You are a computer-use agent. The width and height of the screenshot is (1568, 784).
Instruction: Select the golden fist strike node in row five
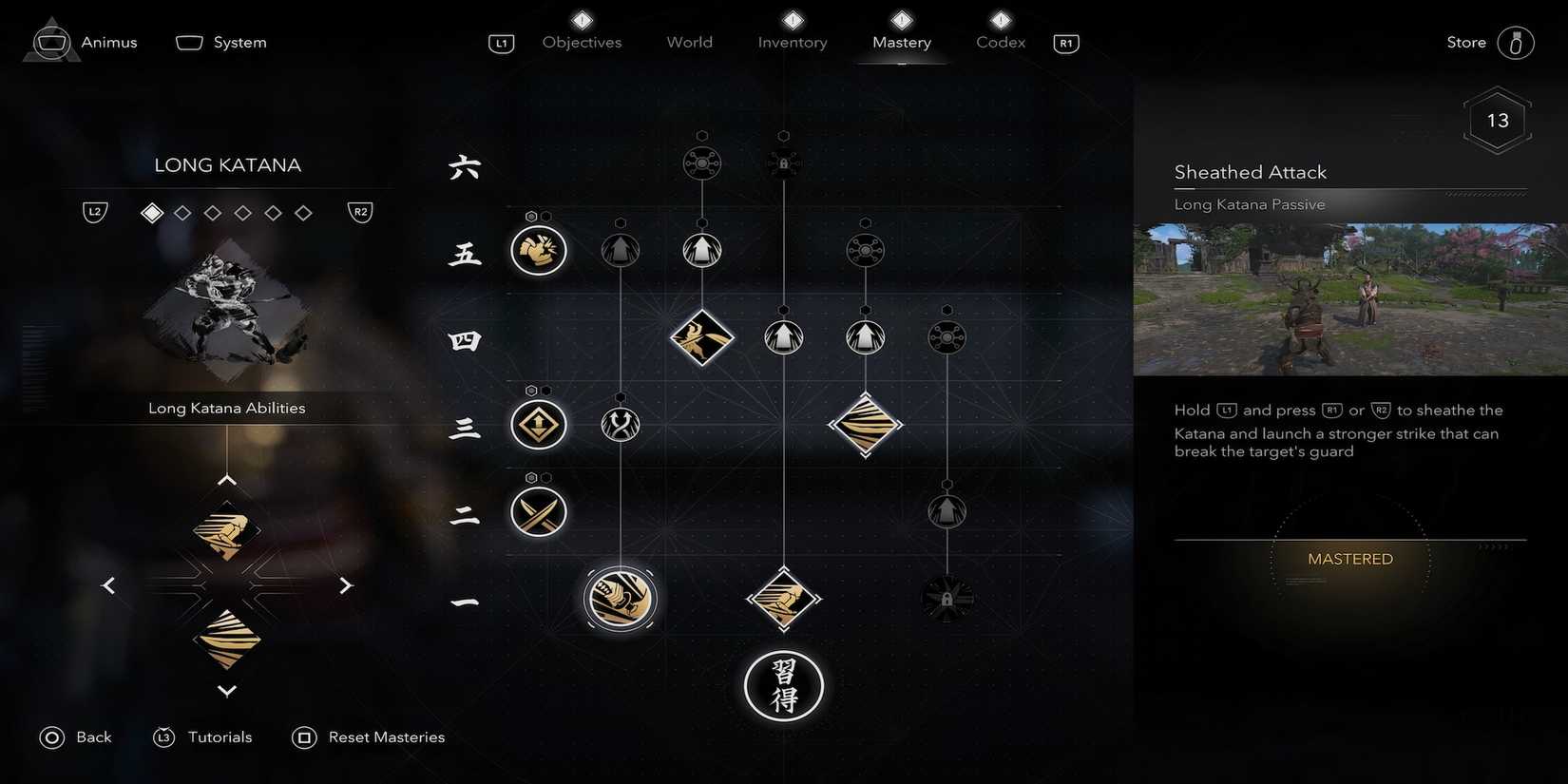538,251
